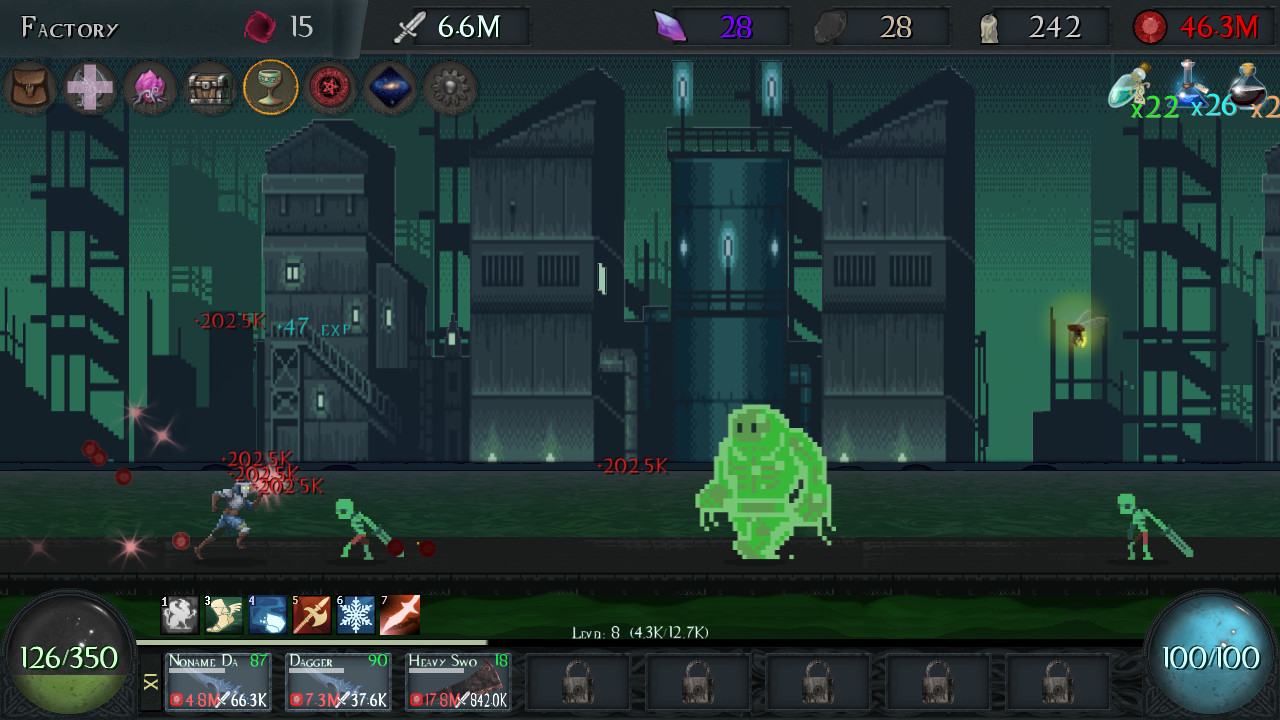The height and width of the screenshot is (720, 1280).
Task: Equip the Dagger weapon slot
Action: 337,680
